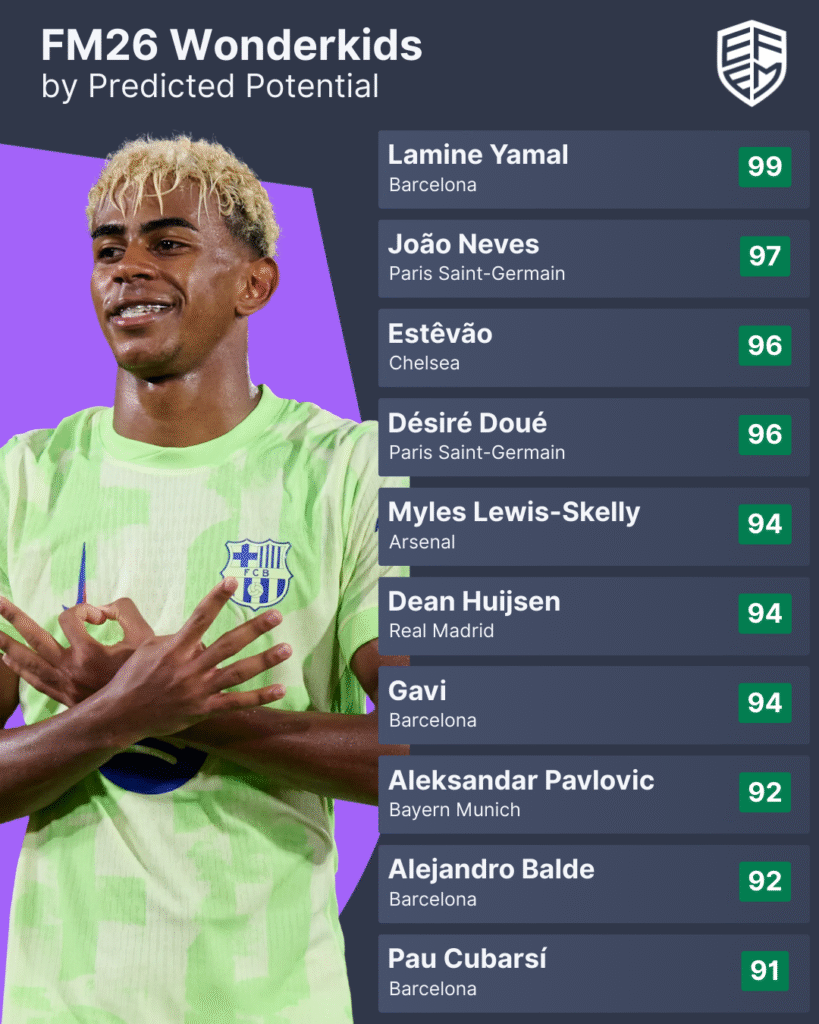Select Gavi in the list
The image size is (819, 1024).
[593, 704]
